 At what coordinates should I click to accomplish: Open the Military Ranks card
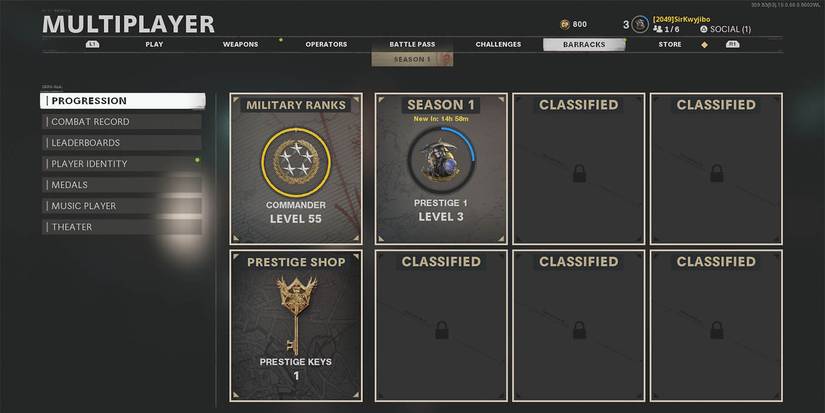click(x=295, y=168)
